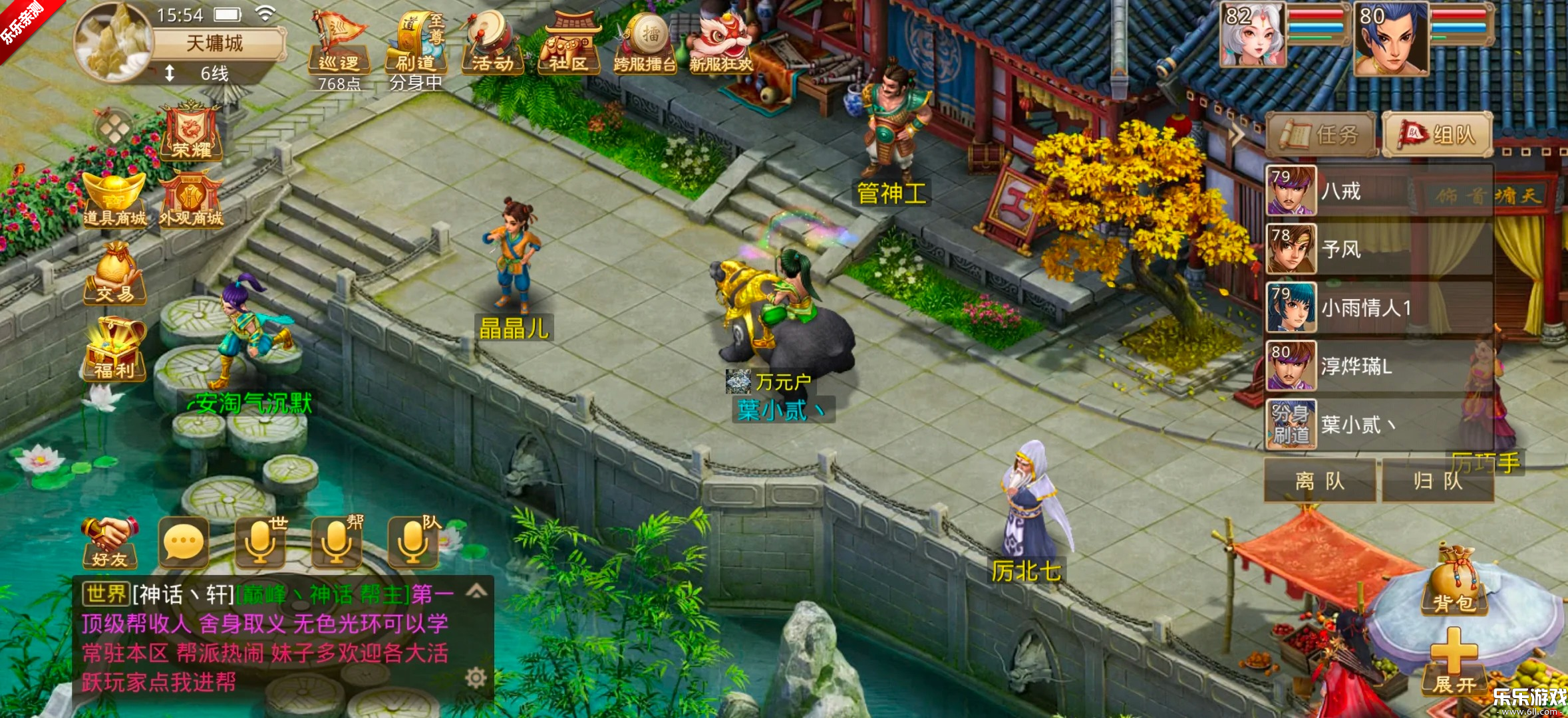Screen dimensions: 1568x718
Task: Select team member 八戒
Action: (1378, 191)
